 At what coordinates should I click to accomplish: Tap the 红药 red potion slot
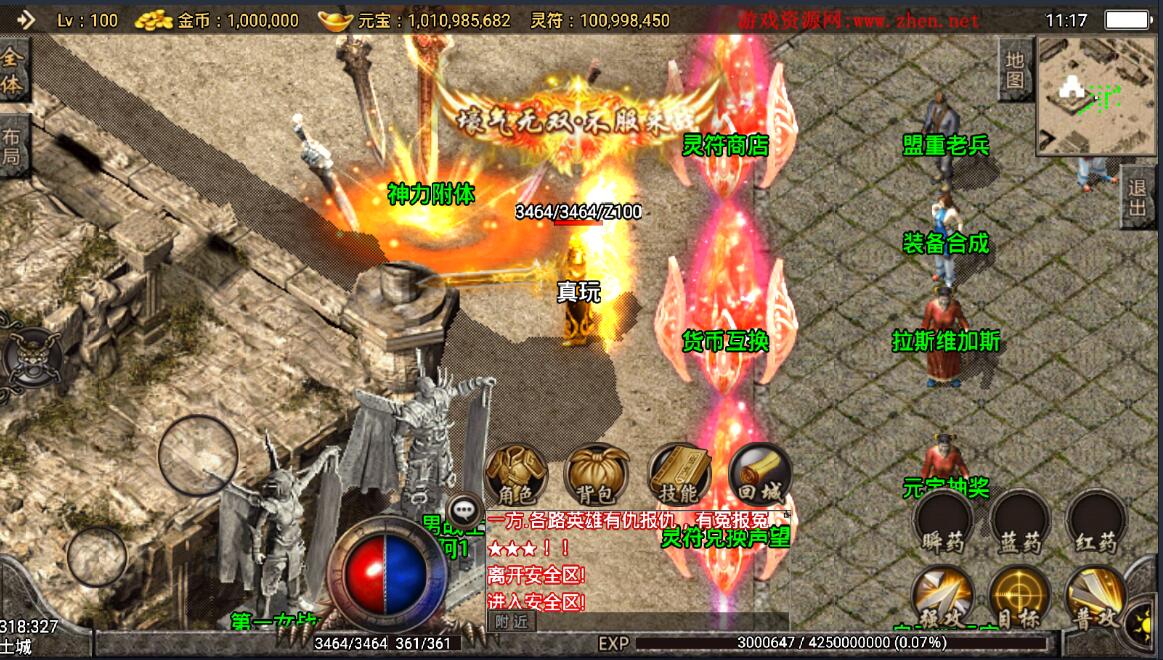point(1097,522)
